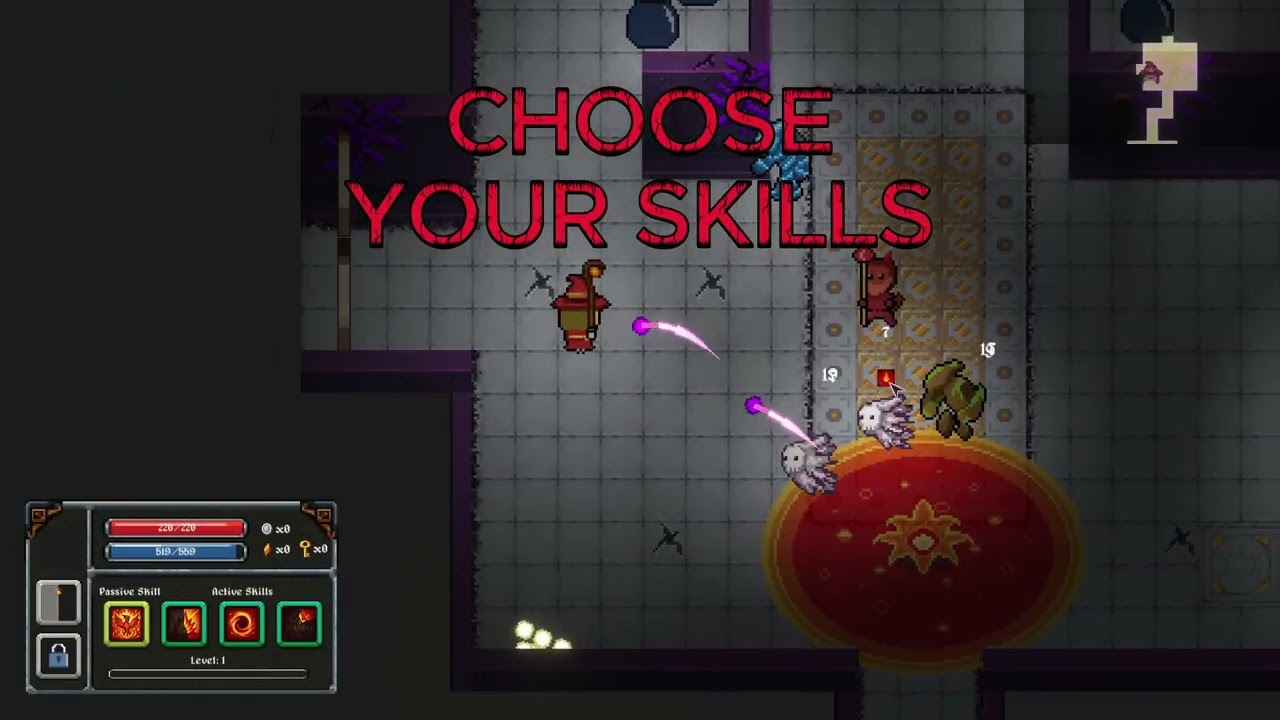
Task: Expand the Passive Skill section label
Action: point(129,591)
